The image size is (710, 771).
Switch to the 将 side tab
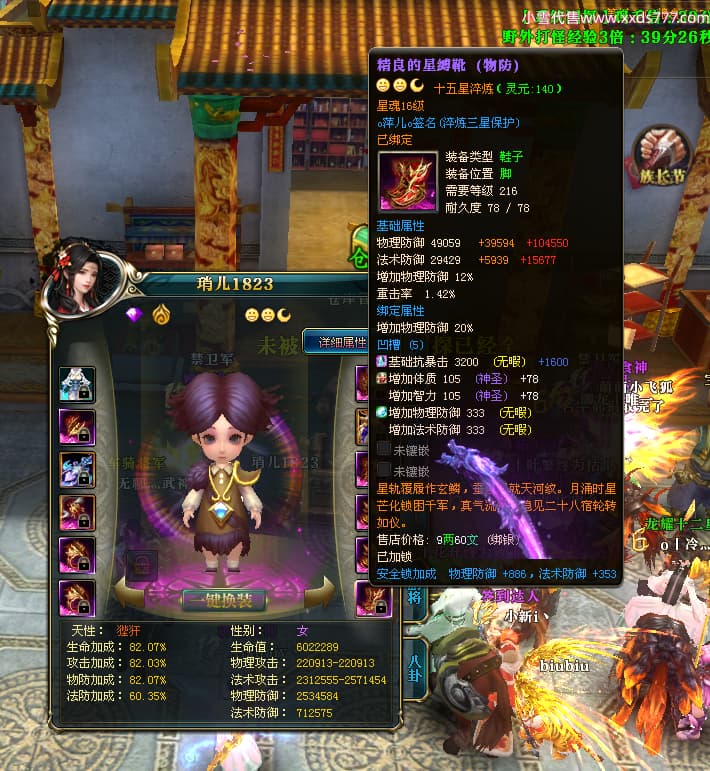[414, 598]
